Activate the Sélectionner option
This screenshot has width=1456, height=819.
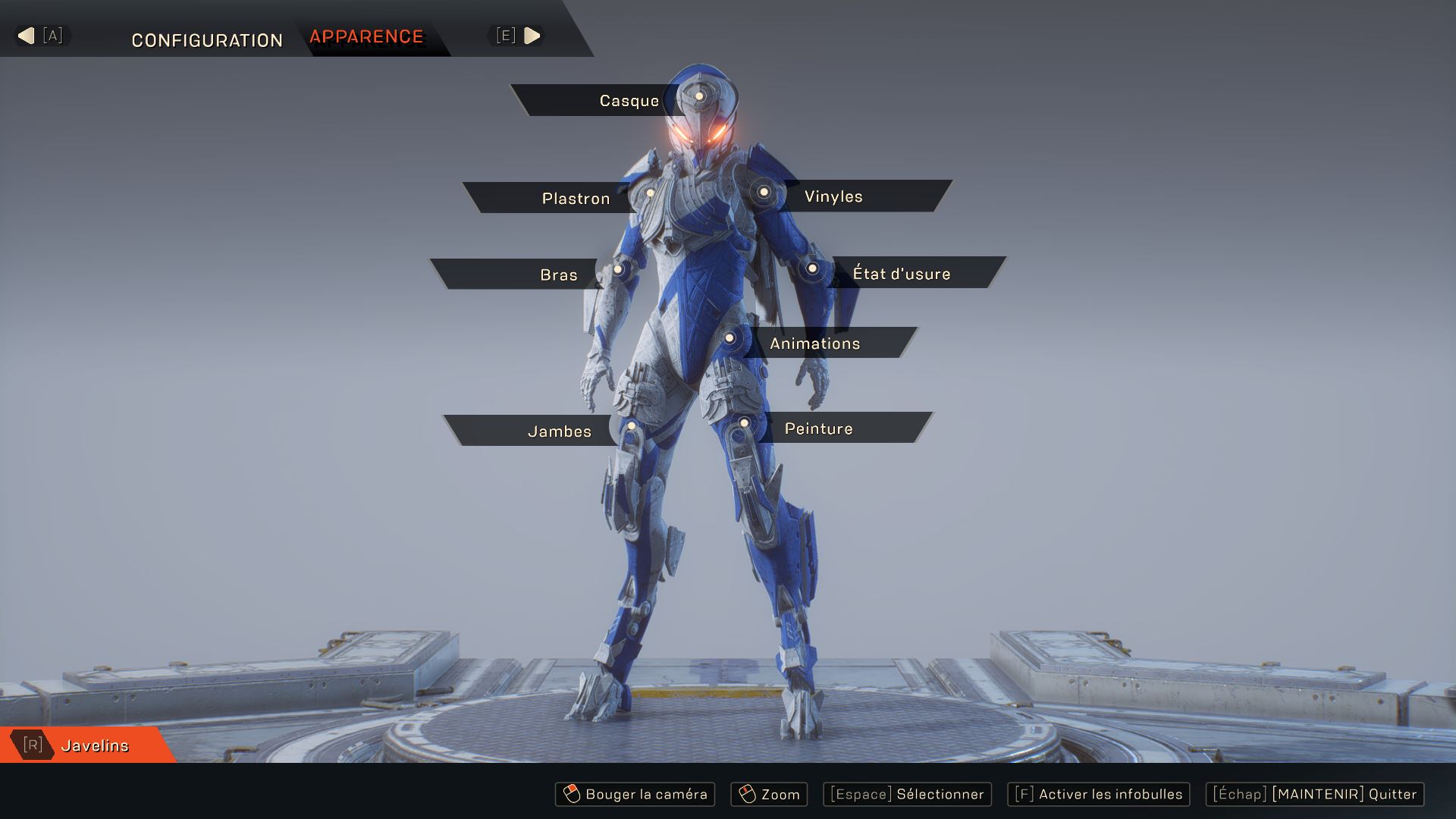(907, 795)
